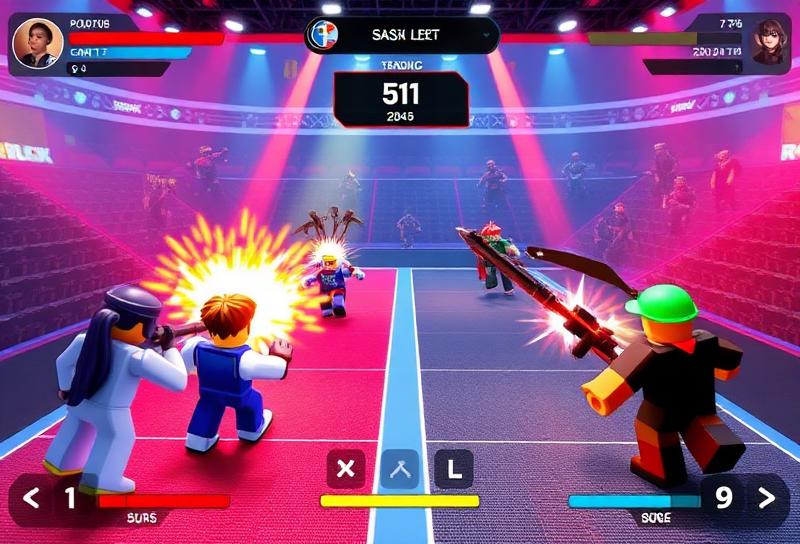Choose the blue middle icon button
This screenshot has height=544, width=800.
(x=400, y=468)
